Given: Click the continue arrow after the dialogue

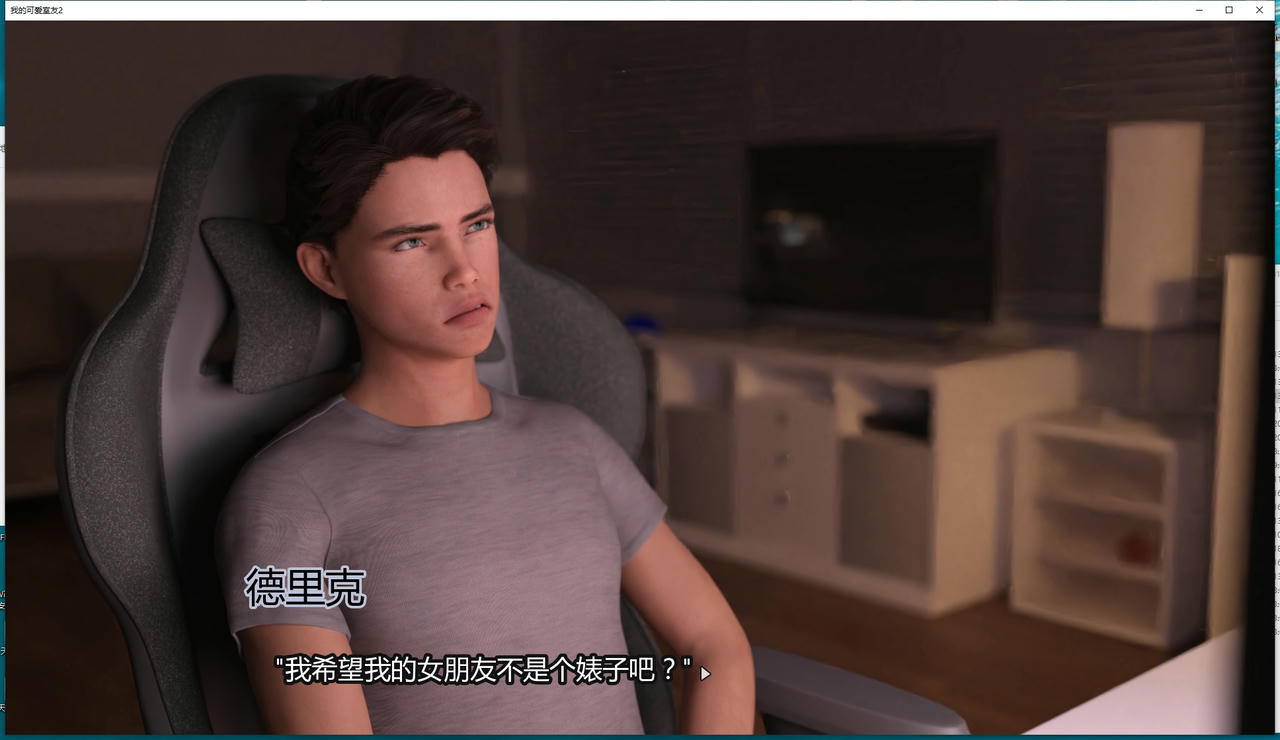Looking at the screenshot, I should pos(703,674).
